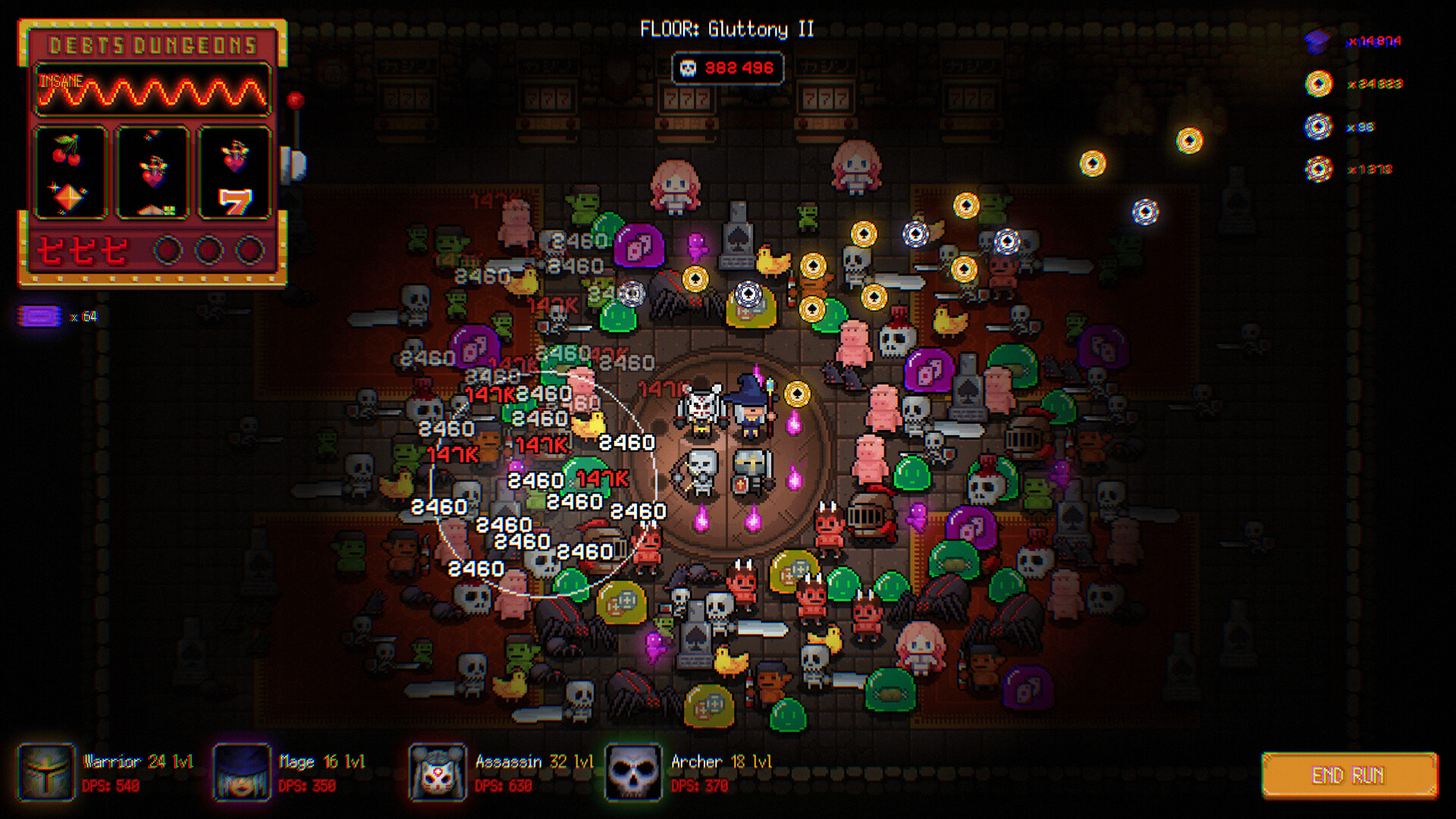Toggle the rightmost indicator light on slot machine

(x=248, y=250)
